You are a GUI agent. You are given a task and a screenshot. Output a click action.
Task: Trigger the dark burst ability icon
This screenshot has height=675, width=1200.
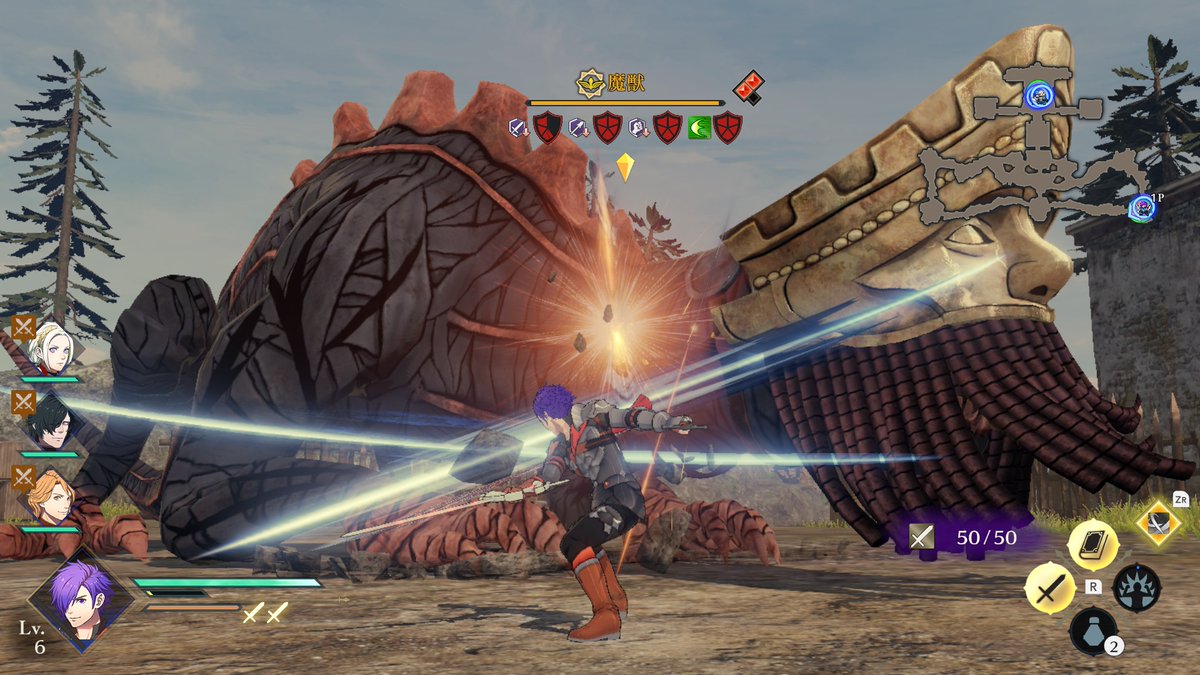point(1137,588)
